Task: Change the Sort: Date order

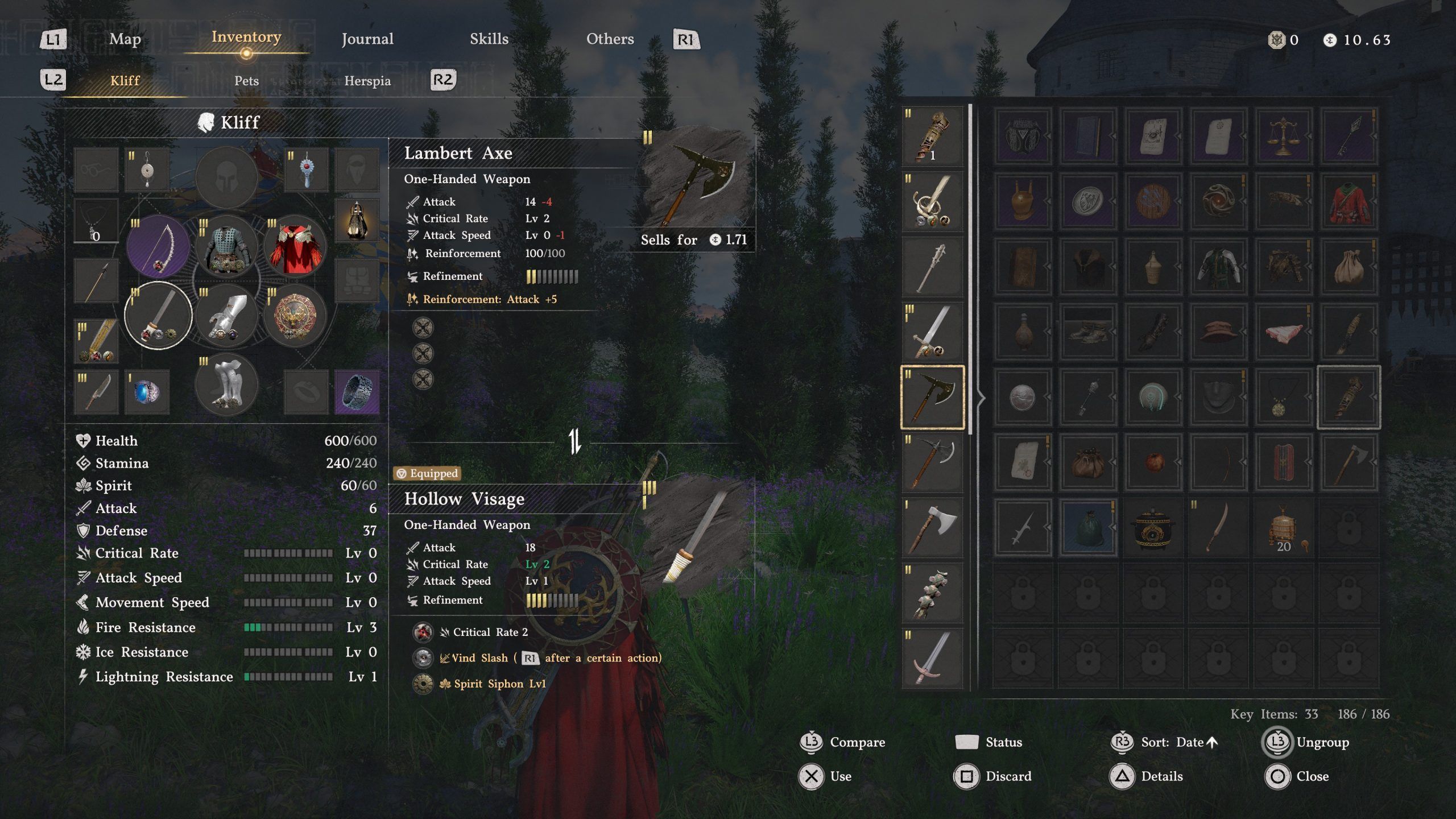Action: pyautogui.click(x=1172, y=742)
